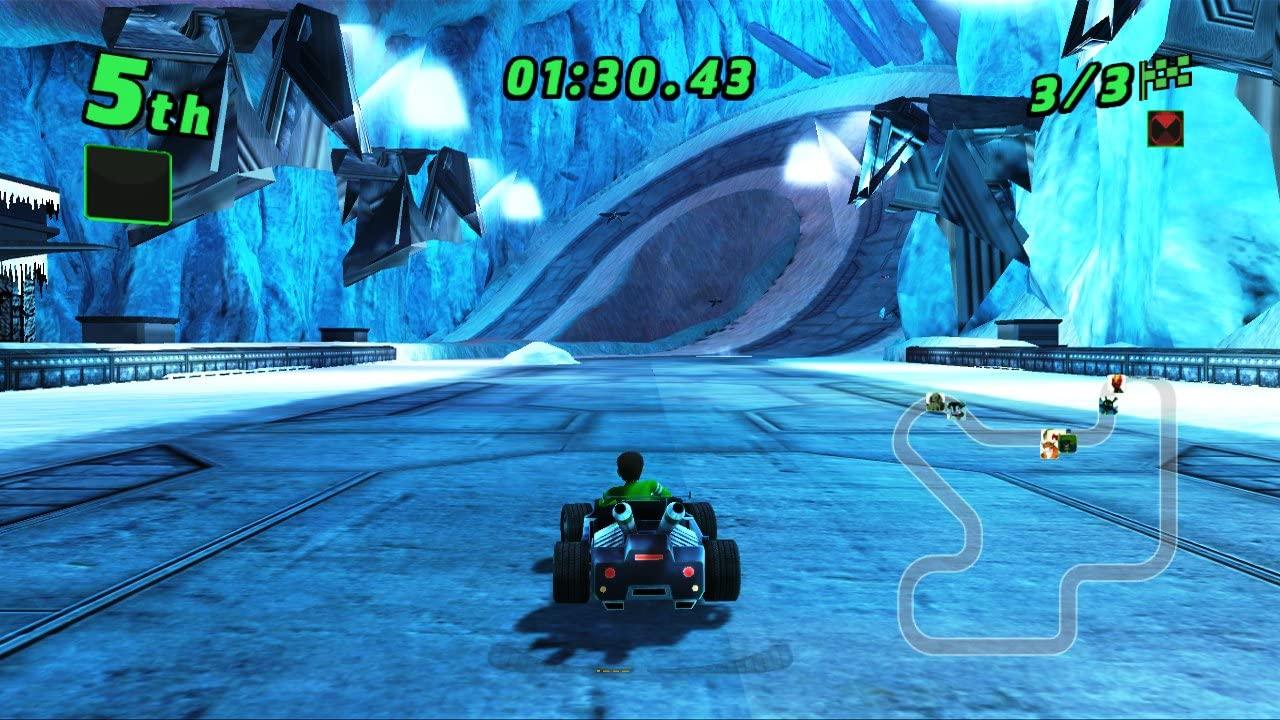Select the fox racer icon on the minimap
Screen dimensions: 1280x720
coord(1050,448)
